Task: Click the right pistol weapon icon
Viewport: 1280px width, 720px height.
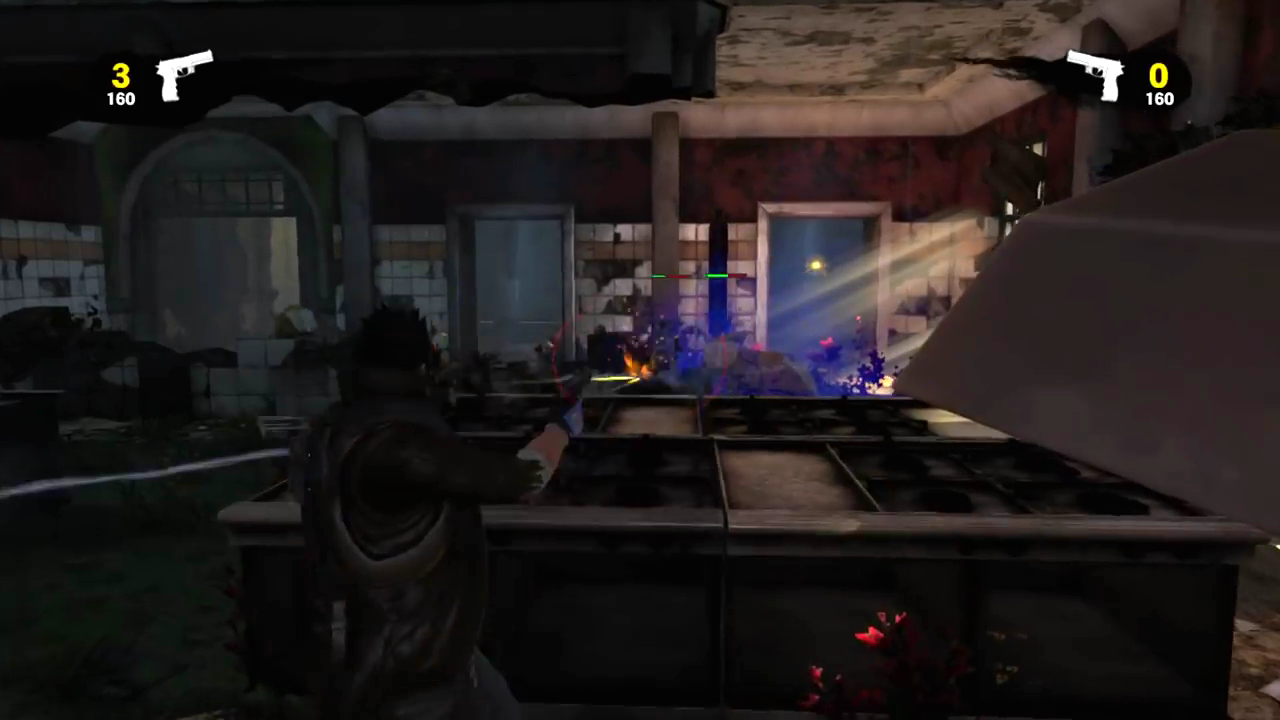Action: (x=1096, y=73)
